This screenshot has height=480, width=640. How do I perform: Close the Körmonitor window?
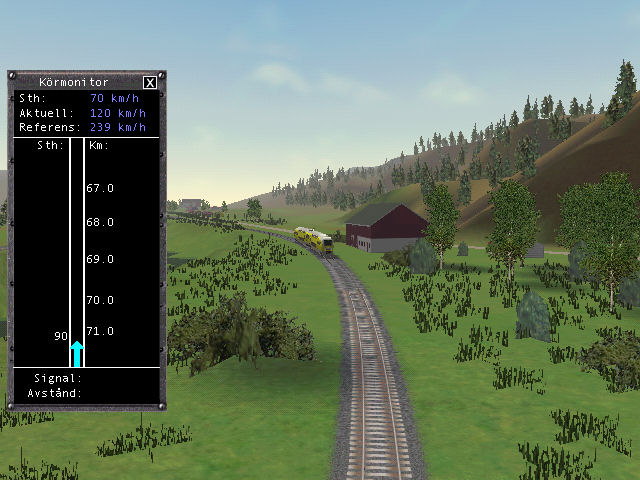tap(150, 83)
